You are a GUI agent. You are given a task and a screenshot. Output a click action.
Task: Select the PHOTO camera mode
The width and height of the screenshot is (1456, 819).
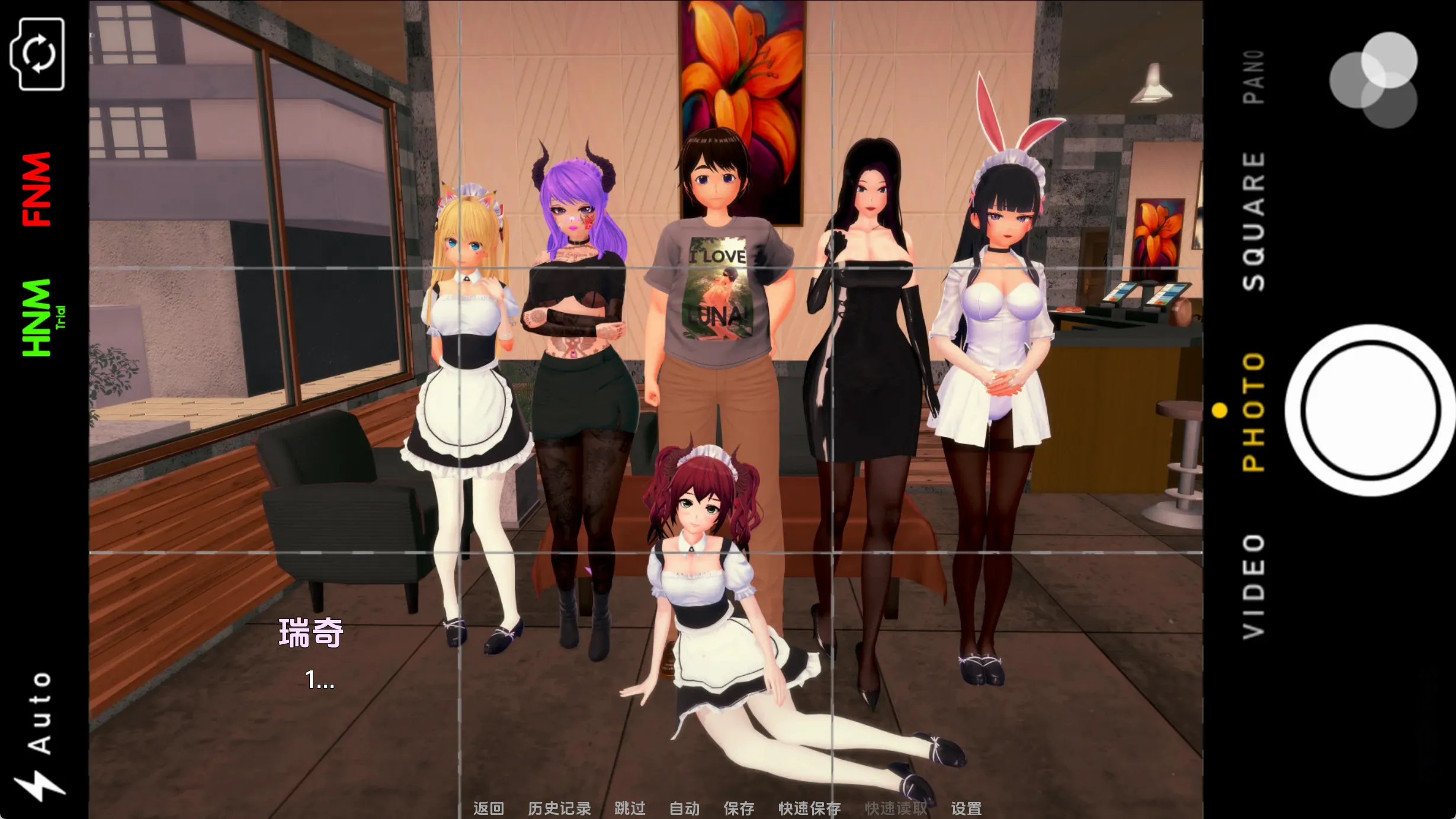point(1253,412)
